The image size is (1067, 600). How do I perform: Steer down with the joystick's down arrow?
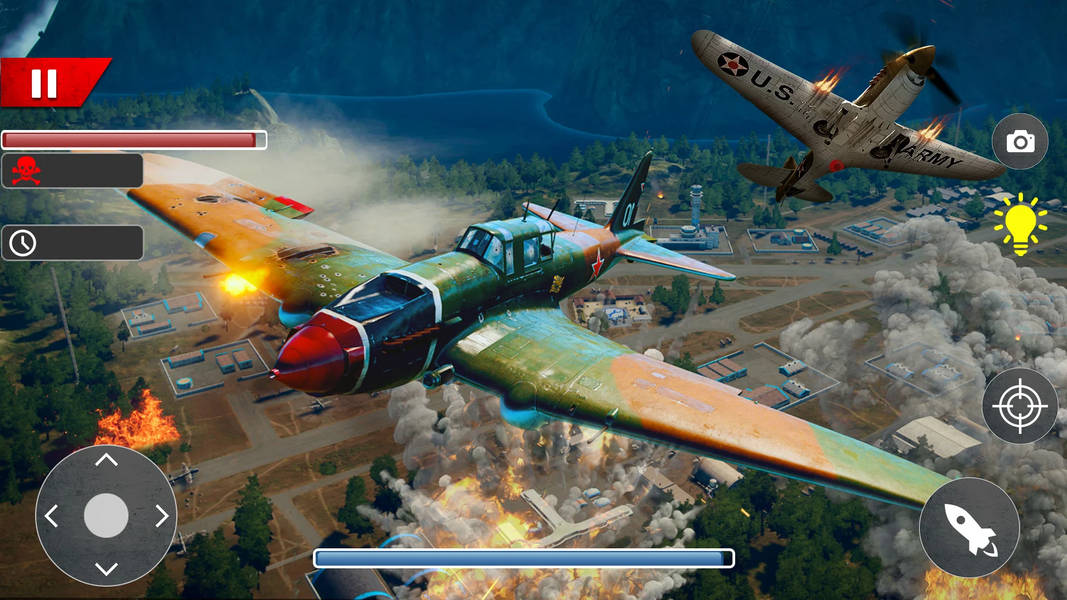tap(106, 569)
